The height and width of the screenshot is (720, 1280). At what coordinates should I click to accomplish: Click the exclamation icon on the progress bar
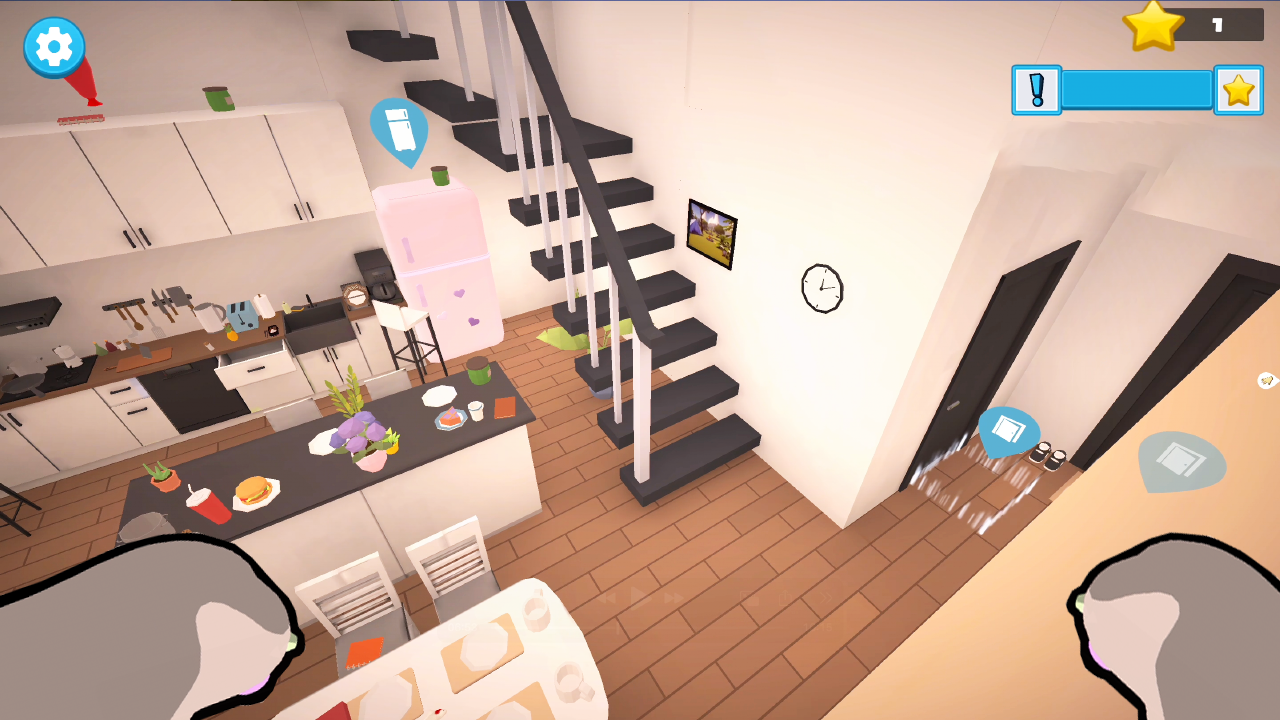[x=1036, y=90]
